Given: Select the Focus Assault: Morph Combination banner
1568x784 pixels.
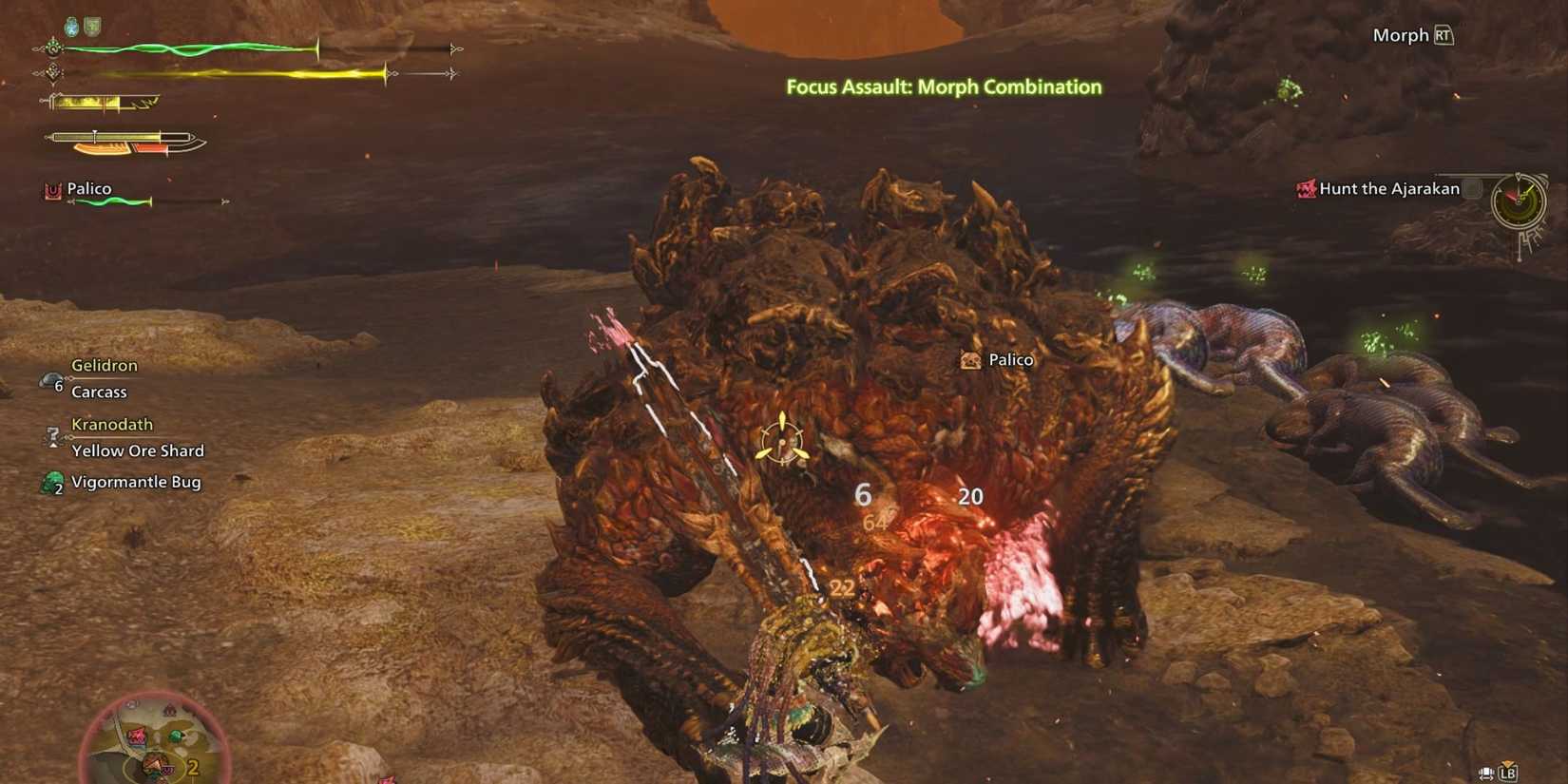Looking at the screenshot, I should [x=942, y=86].
